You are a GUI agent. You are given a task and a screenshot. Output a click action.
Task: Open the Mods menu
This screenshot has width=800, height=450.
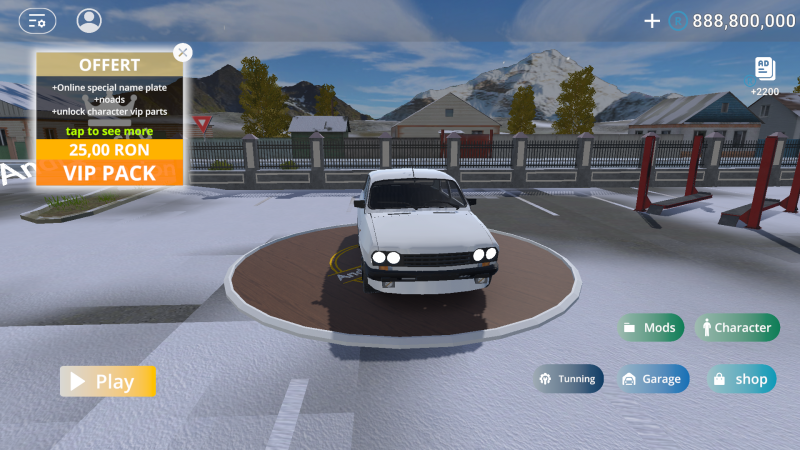(x=650, y=327)
